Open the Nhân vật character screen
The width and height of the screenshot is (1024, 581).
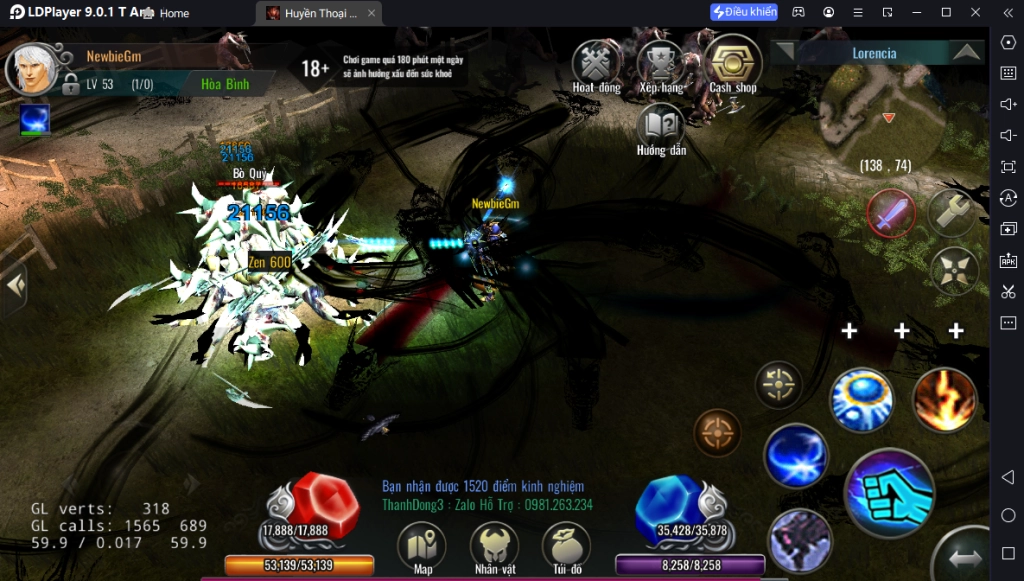pyautogui.click(x=494, y=547)
